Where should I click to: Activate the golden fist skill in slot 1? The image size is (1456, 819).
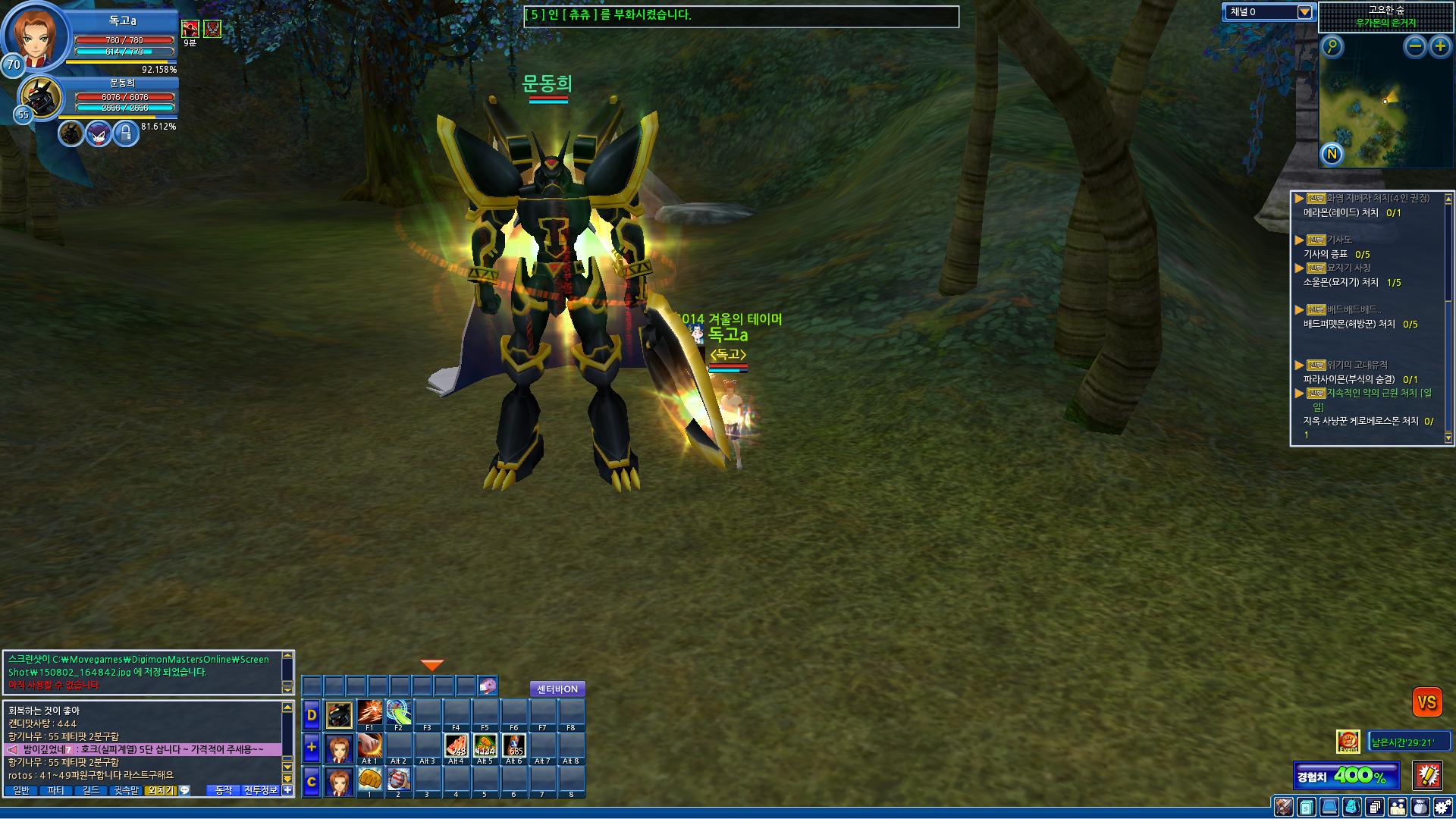[369, 780]
